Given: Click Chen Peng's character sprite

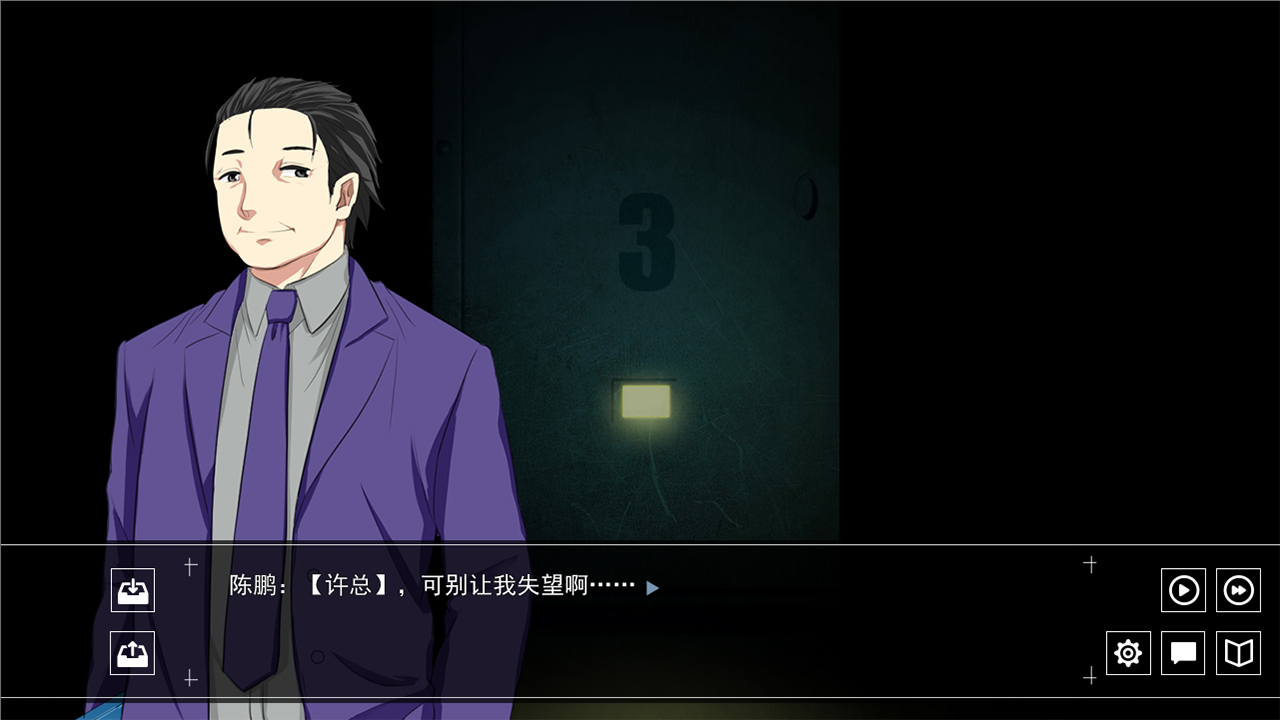Looking at the screenshot, I should click(x=290, y=300).
